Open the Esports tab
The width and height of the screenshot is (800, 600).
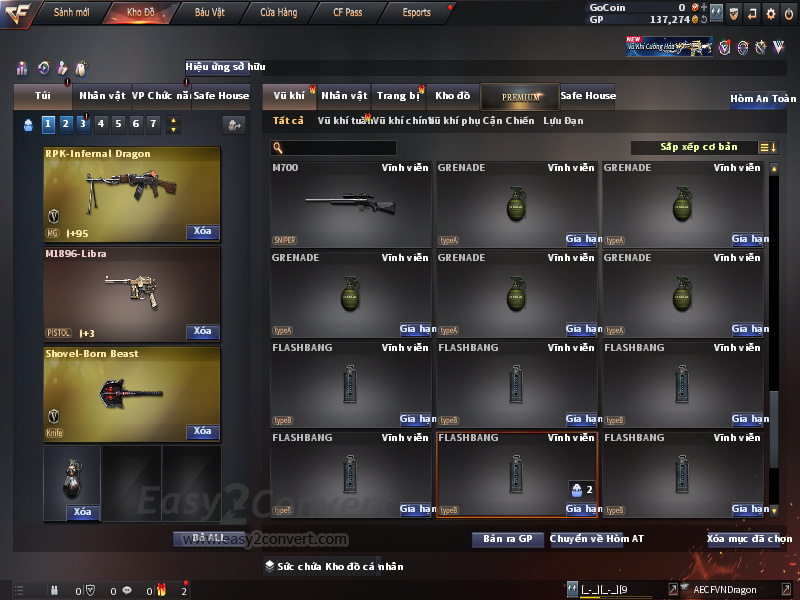[x=416, y=13]
